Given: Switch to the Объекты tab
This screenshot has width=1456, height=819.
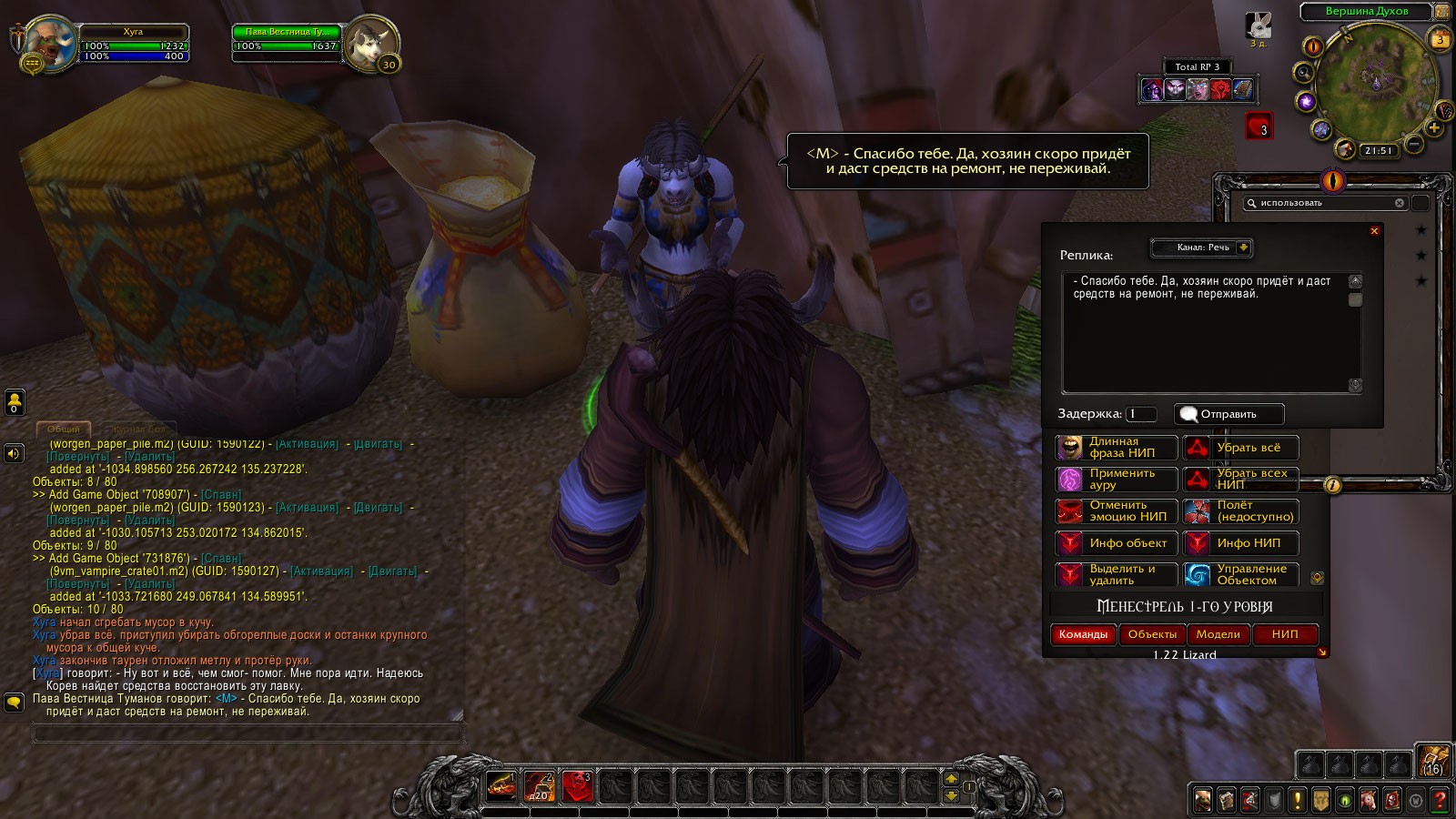Looking at the screenshot, I should point(1152,634).
